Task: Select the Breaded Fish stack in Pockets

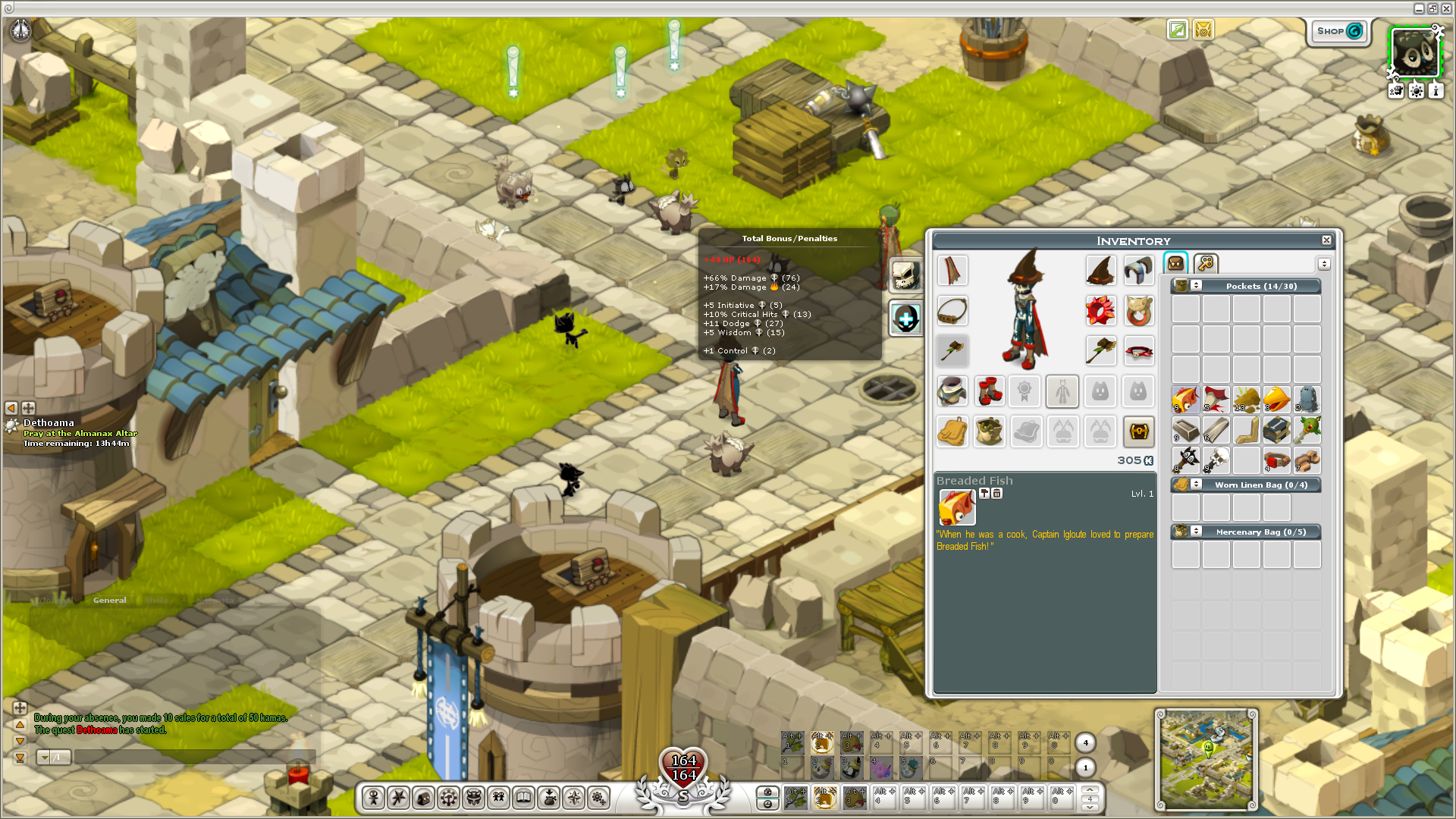Action: click(1185, 400)
